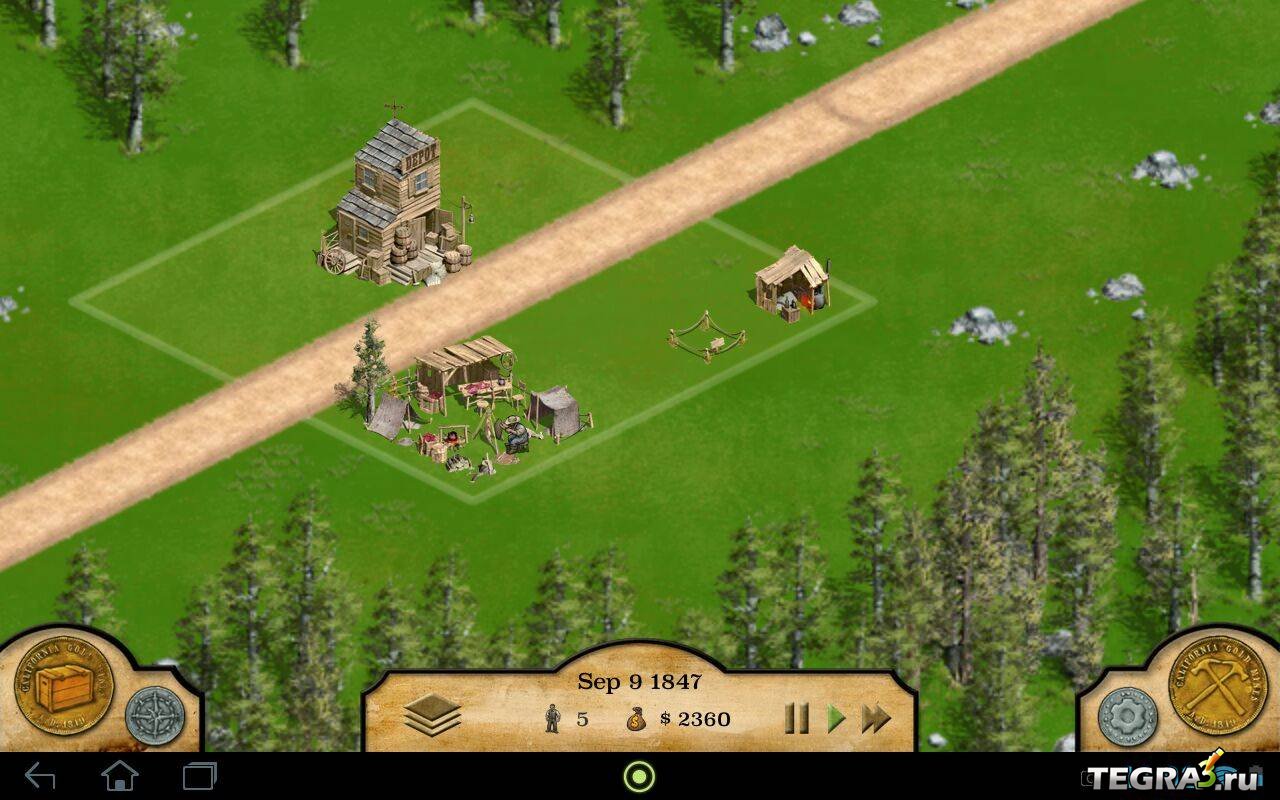Open the stacked layers overlay icon

[432, 715]
